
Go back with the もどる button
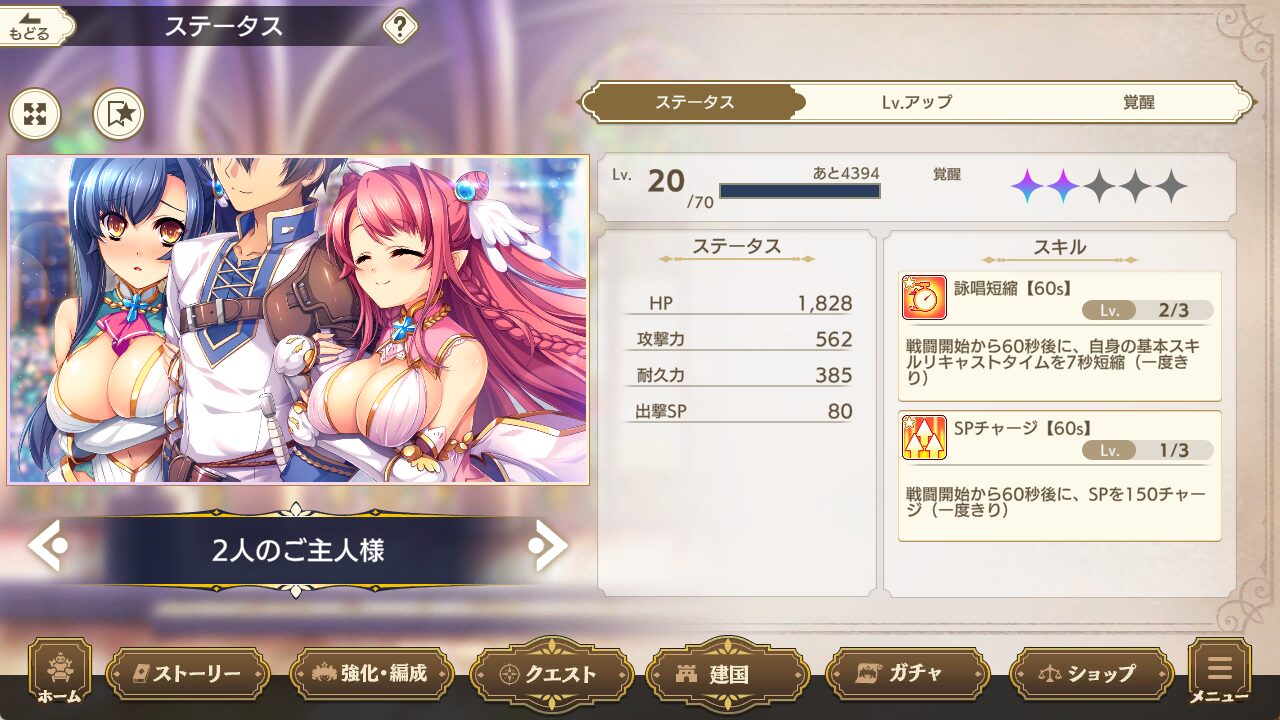coord(36,27)
